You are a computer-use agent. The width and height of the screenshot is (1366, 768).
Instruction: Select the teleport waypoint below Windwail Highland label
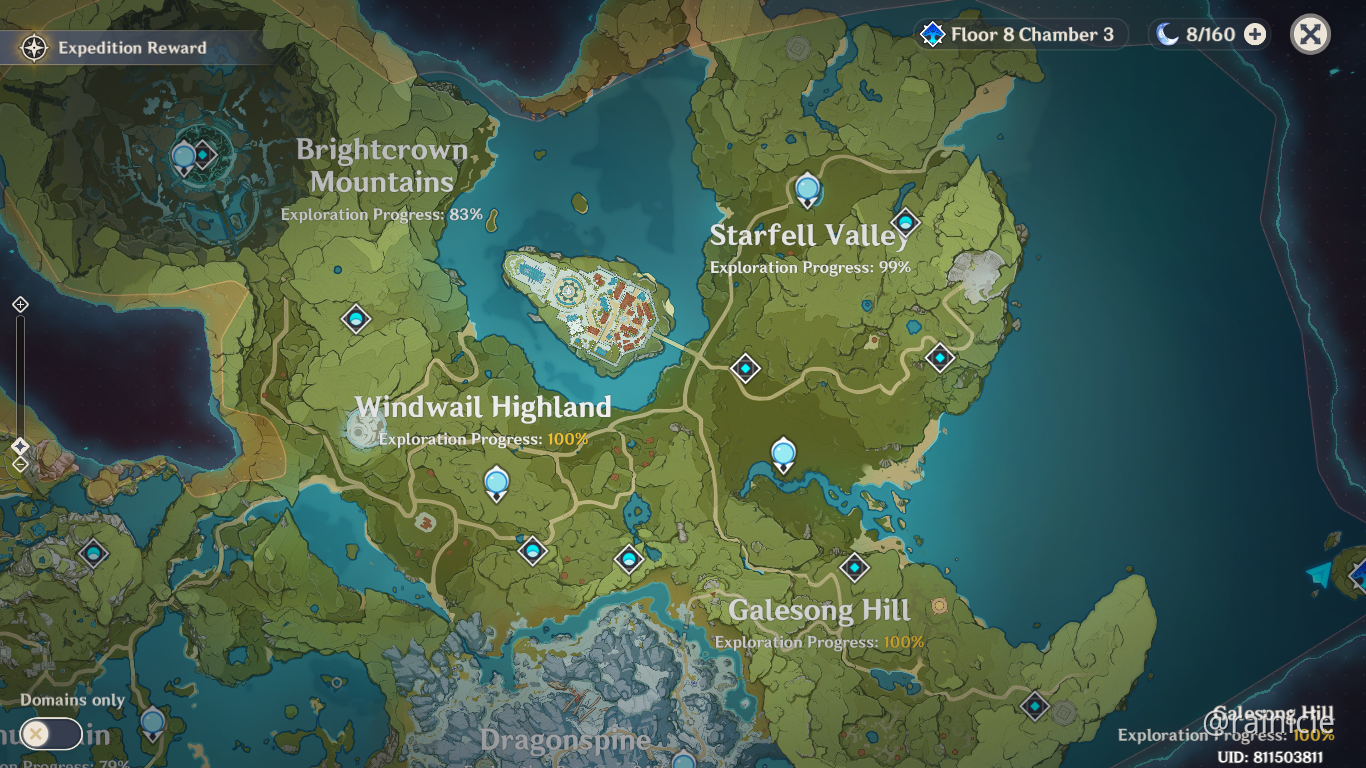tap(496, 483)
